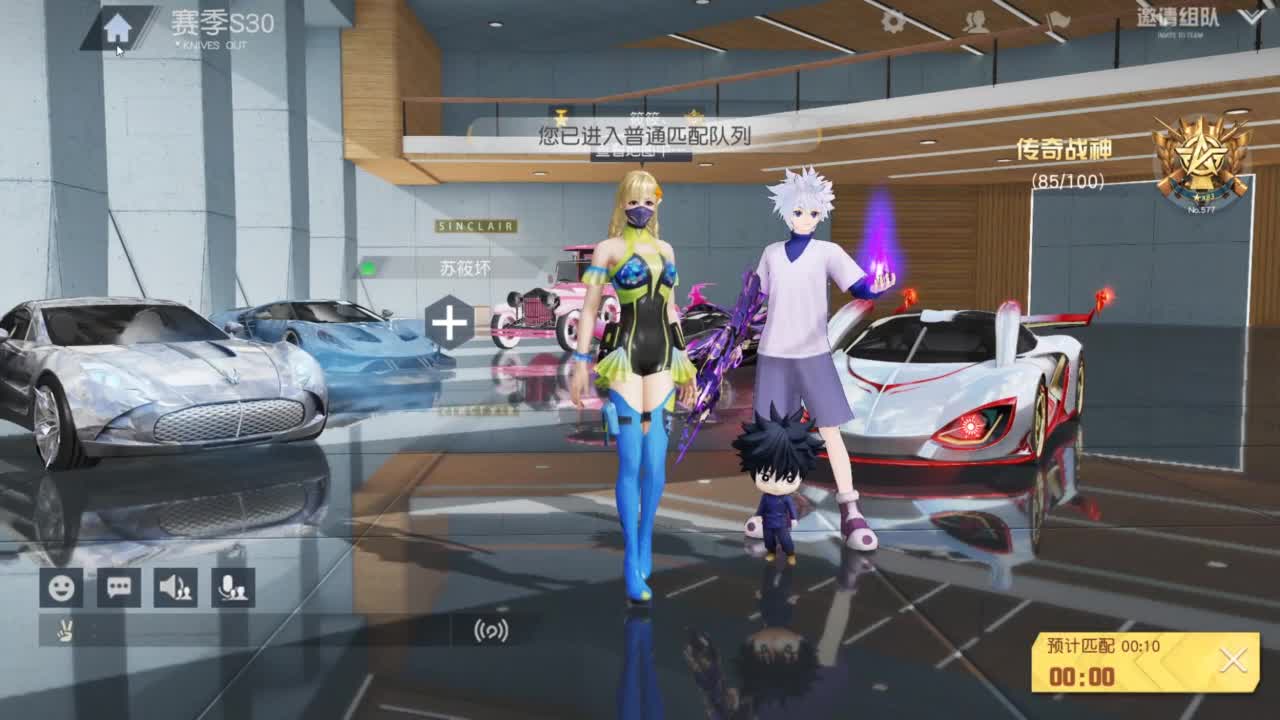The image size is (1280, 720).
Task: Expand the 邀请组队 invite panel
Action: (1178, 18)
